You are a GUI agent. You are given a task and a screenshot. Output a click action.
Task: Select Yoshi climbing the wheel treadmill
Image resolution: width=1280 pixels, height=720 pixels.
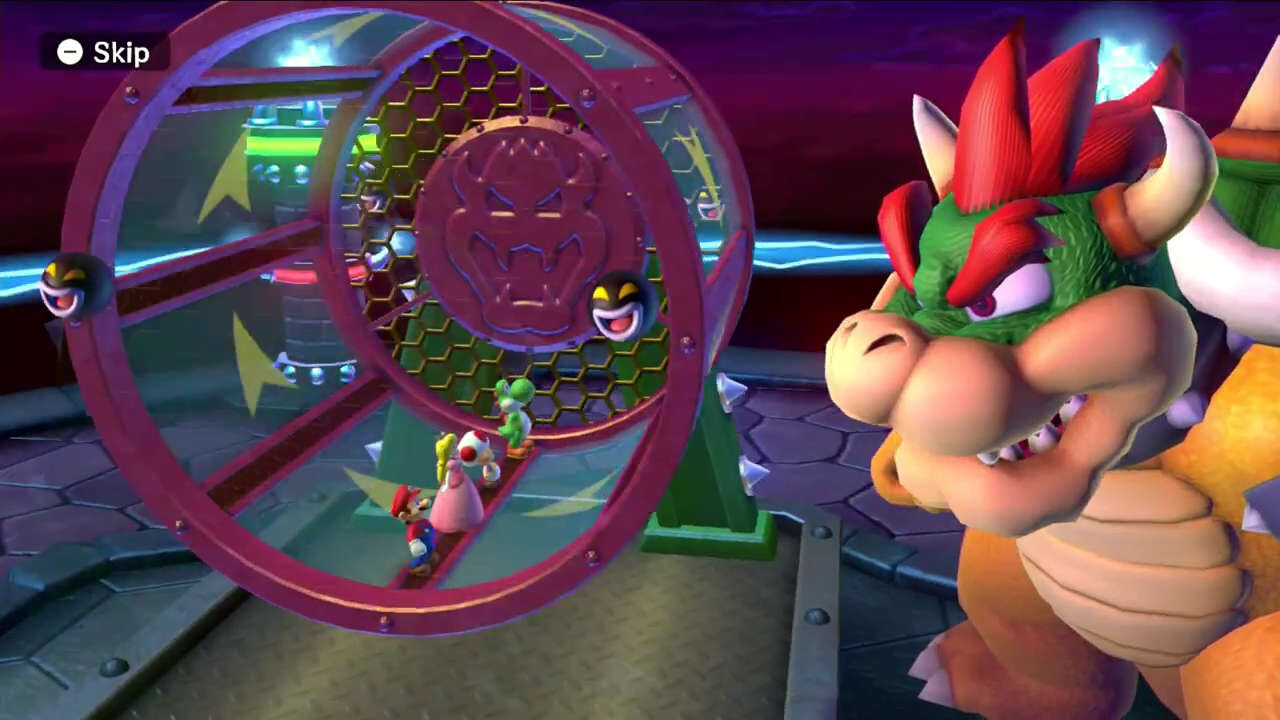(x=512, y=413)
